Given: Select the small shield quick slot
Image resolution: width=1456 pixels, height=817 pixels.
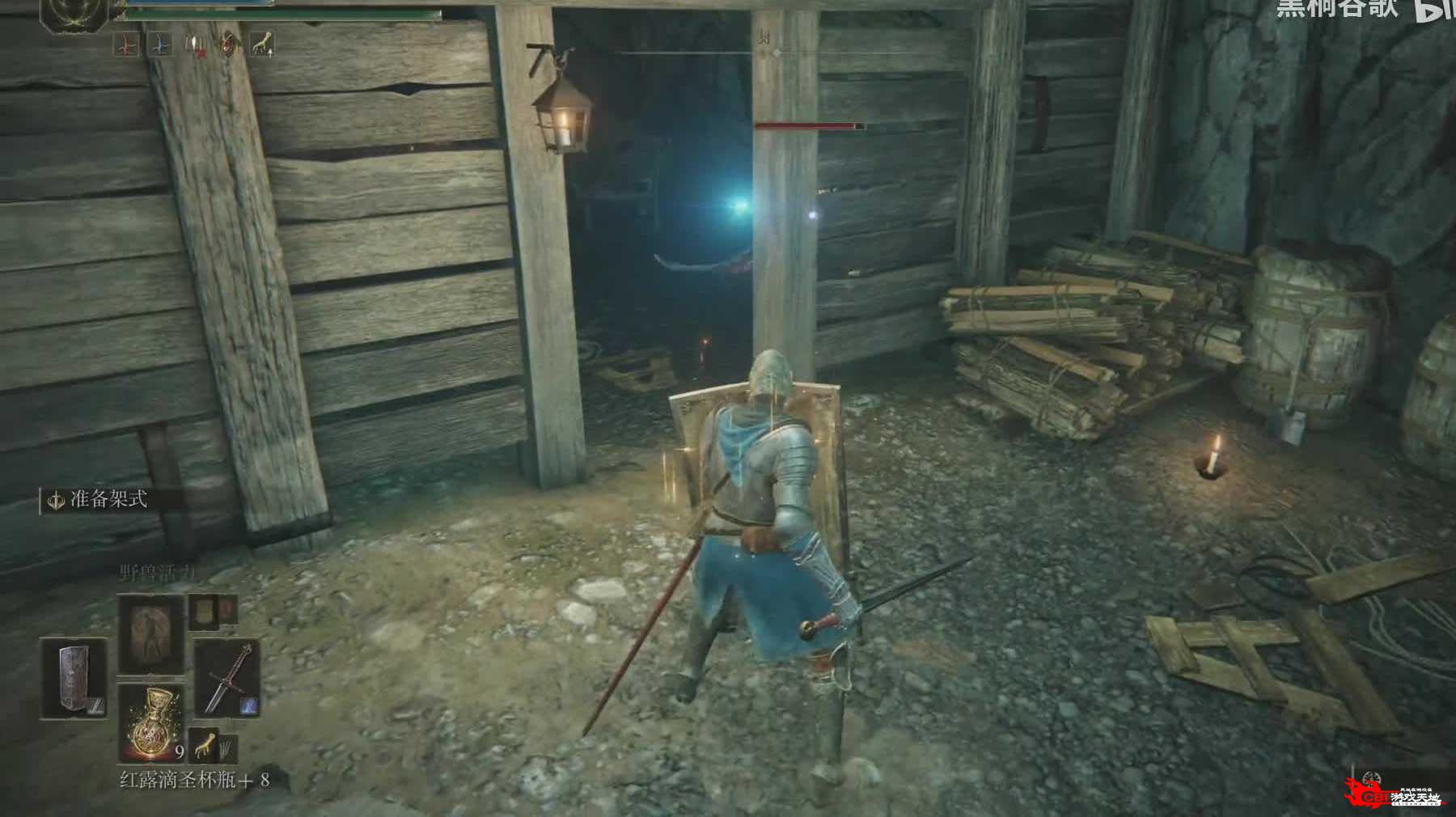Looking at the screenshot, I should point(203,612).
